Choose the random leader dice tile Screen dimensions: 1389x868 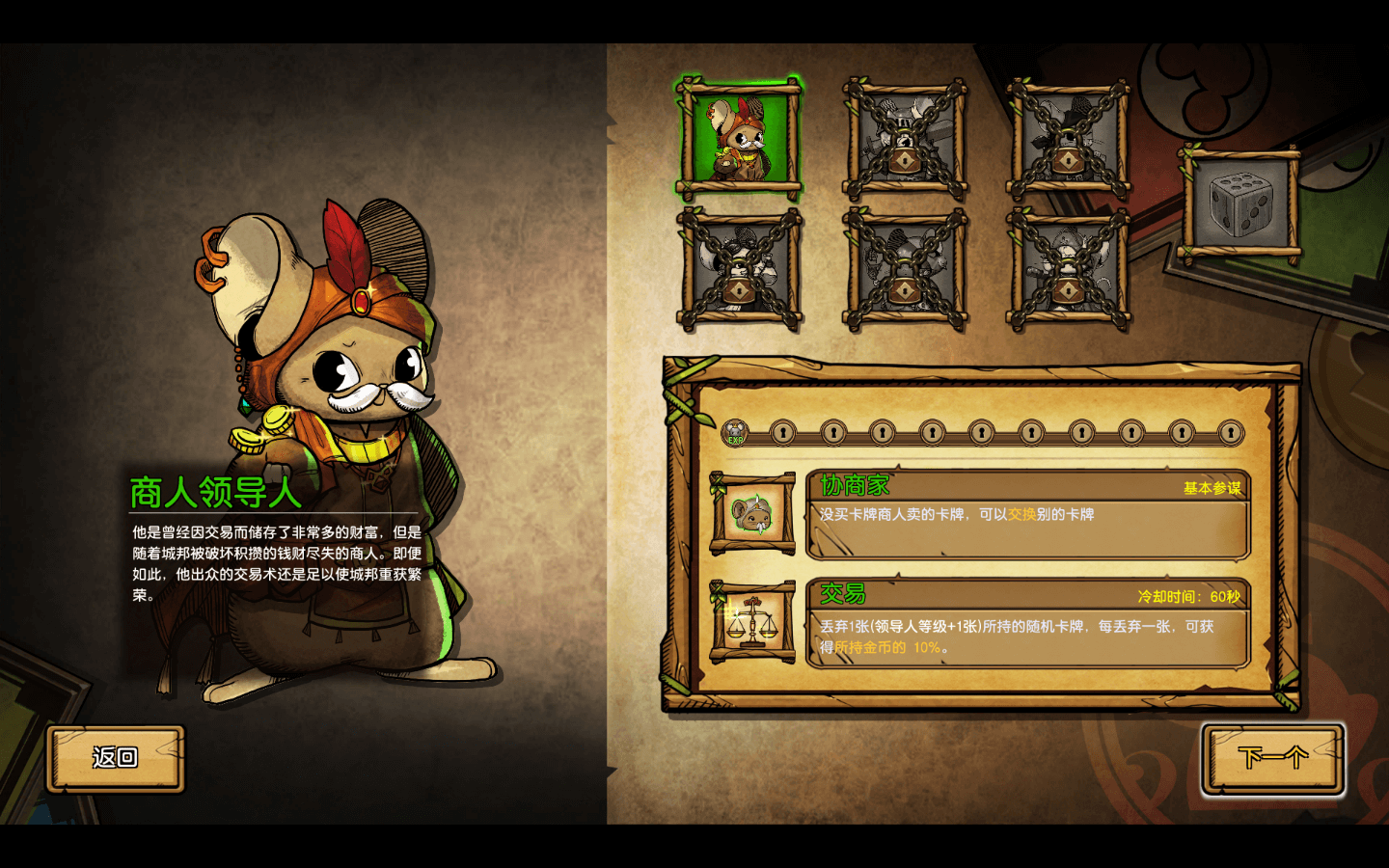(x=1239, y=203)
